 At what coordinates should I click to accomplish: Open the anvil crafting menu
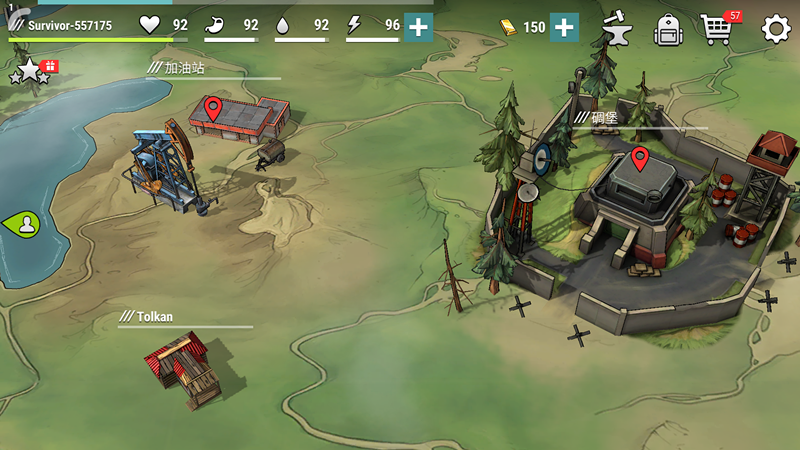(618, 29)
